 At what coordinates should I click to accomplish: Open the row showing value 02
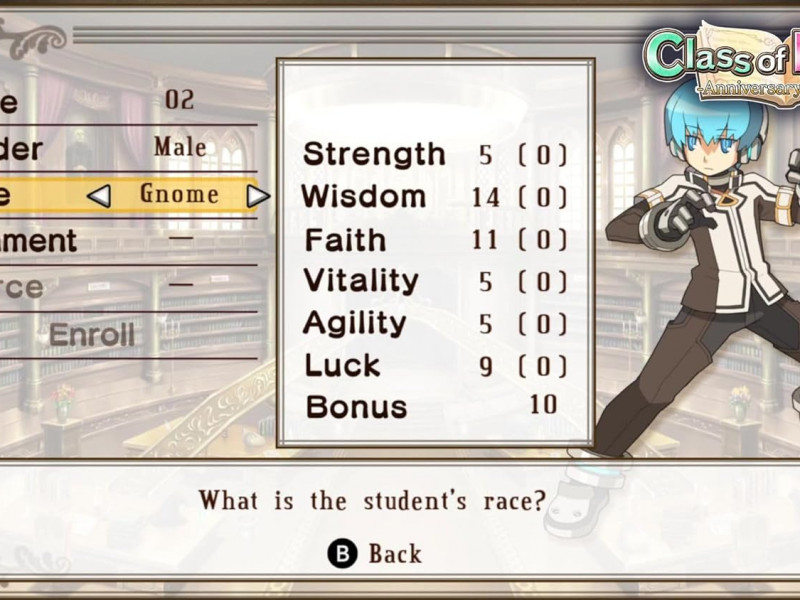click(x=130, y=100)
